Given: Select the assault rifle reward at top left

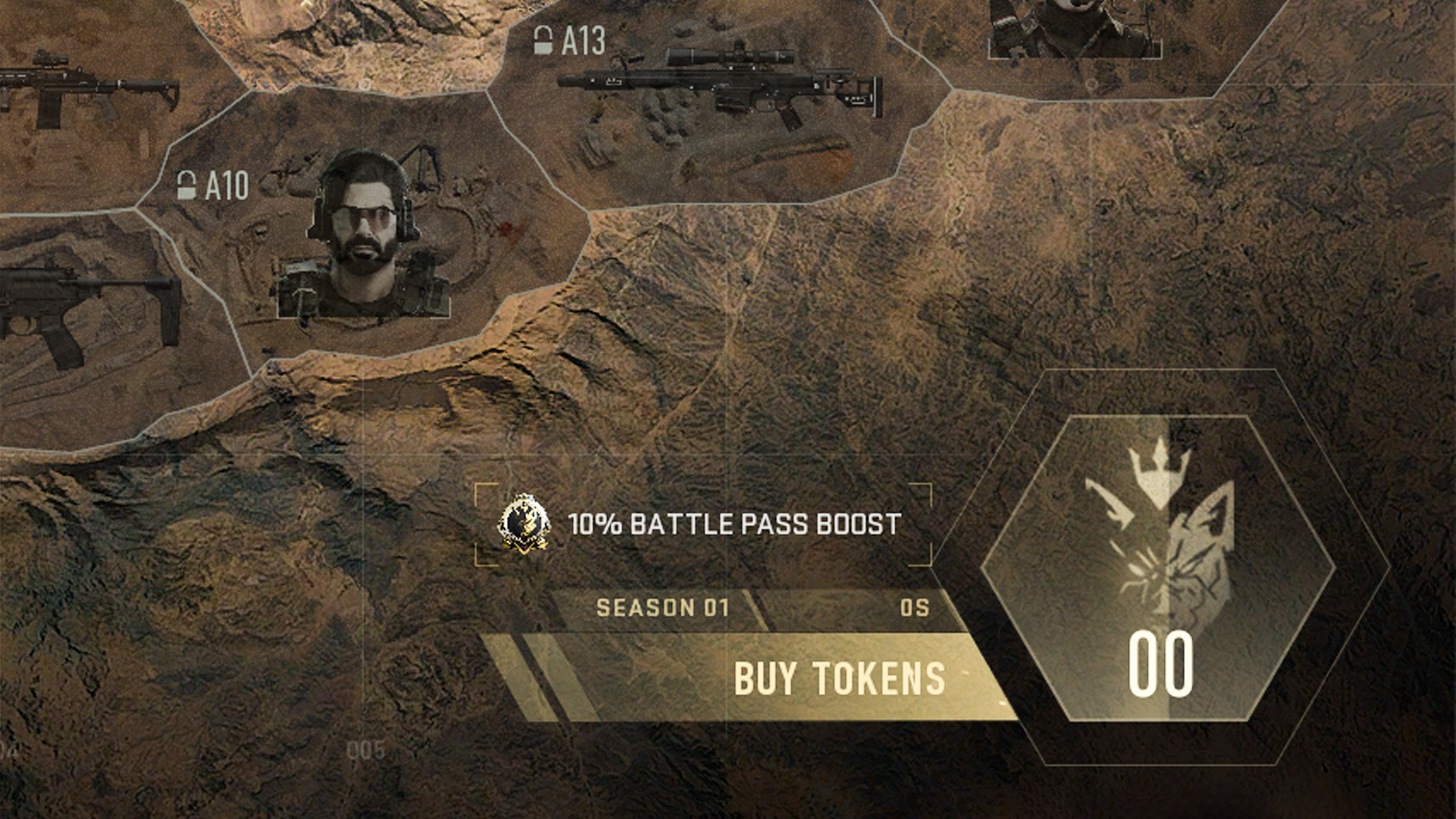Looking at the screenshot, I should tap(76, 83).
